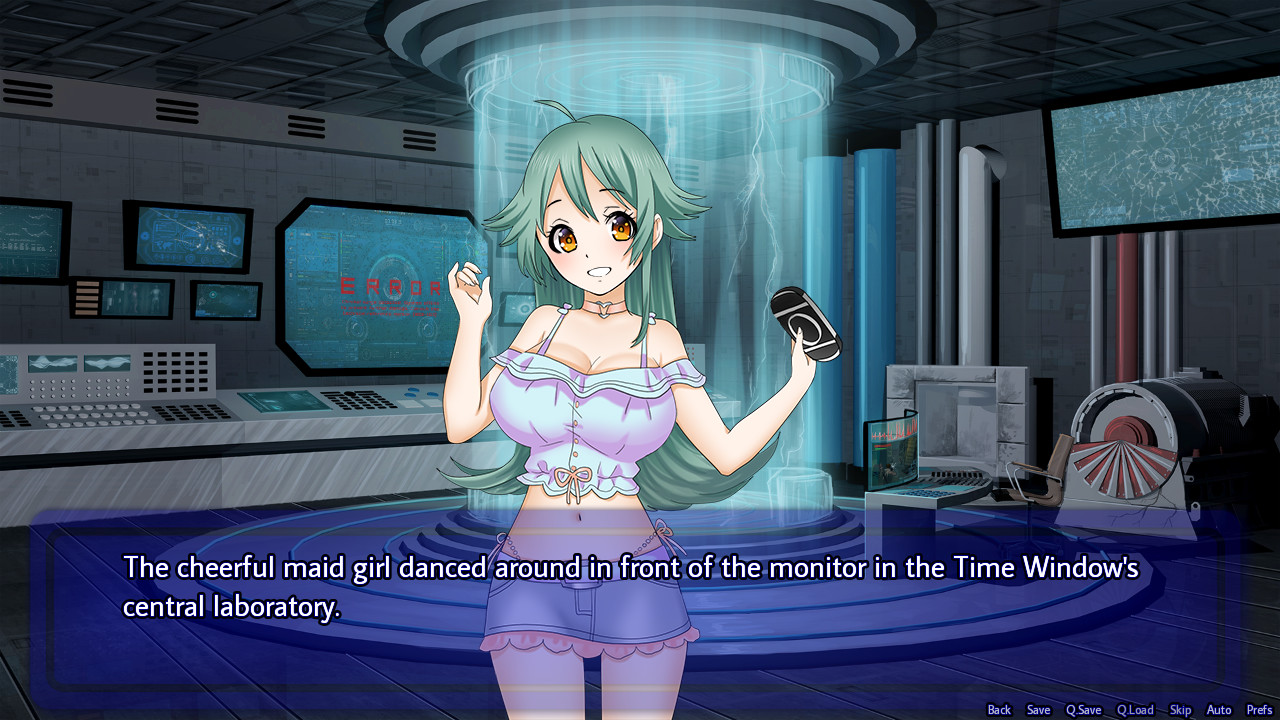Open the Prefs preferences screen

1259,709
